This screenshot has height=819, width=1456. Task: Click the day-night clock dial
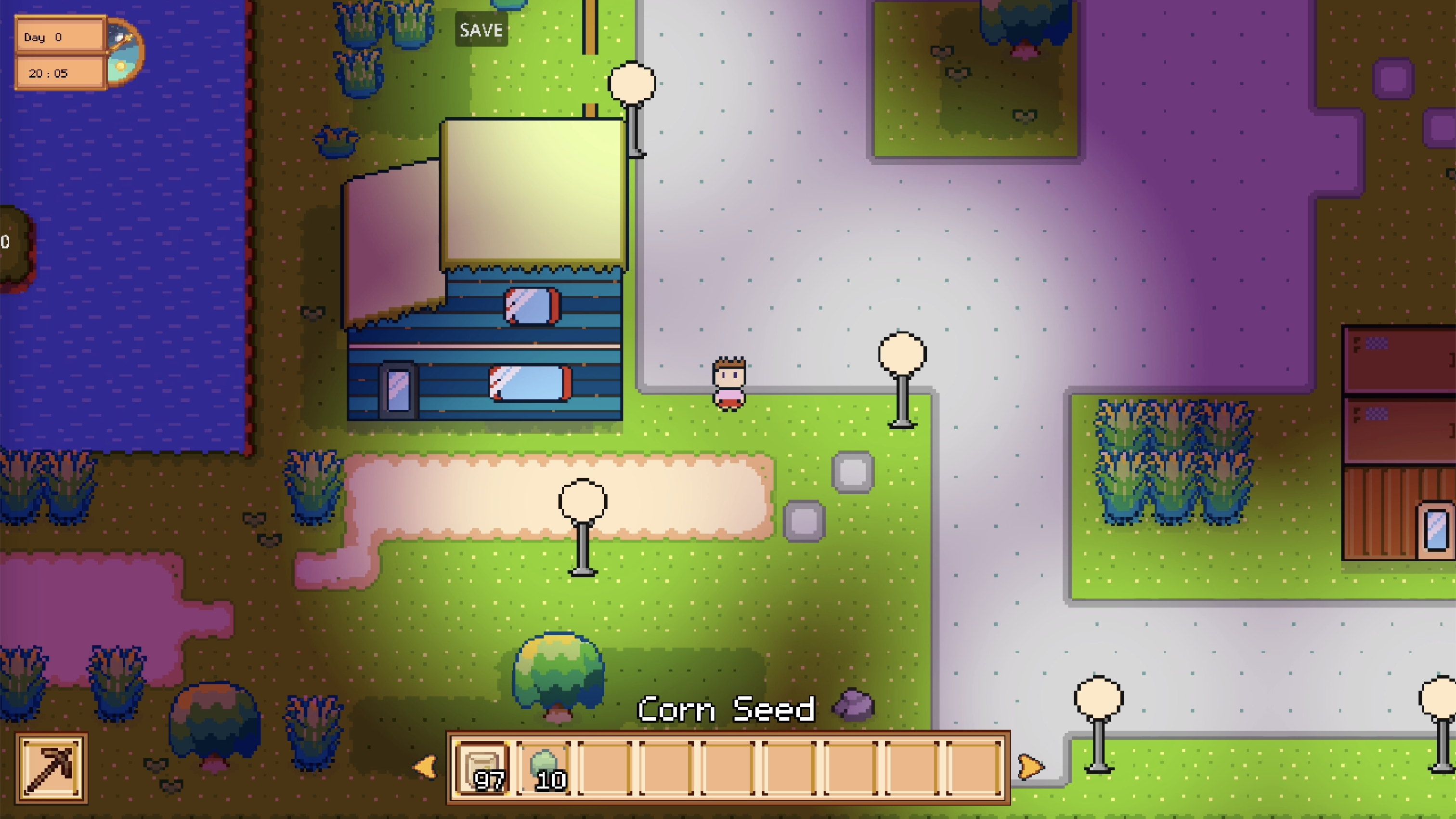tap(124, 53)
